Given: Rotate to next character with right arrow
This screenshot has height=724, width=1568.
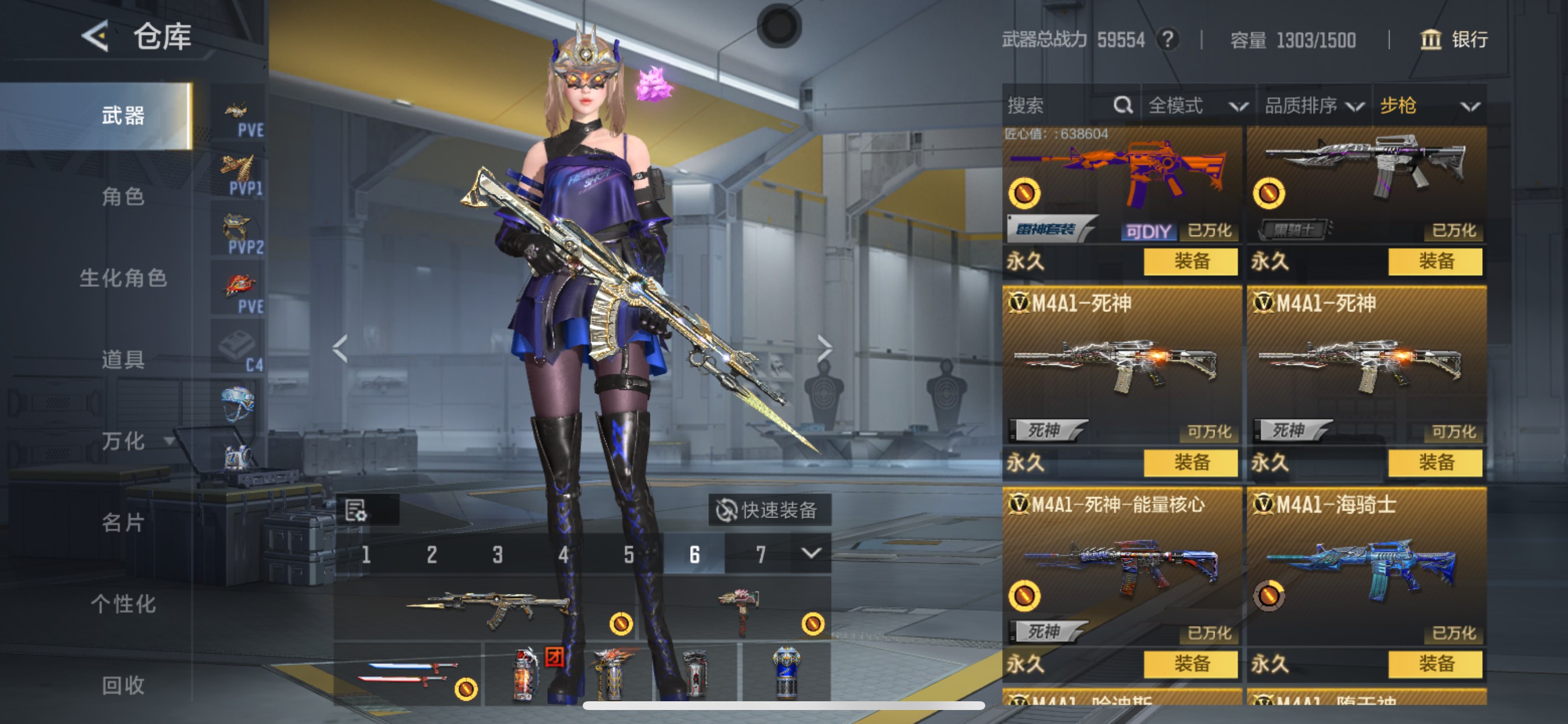Looking at the screenshot, I should coord(824,349).
